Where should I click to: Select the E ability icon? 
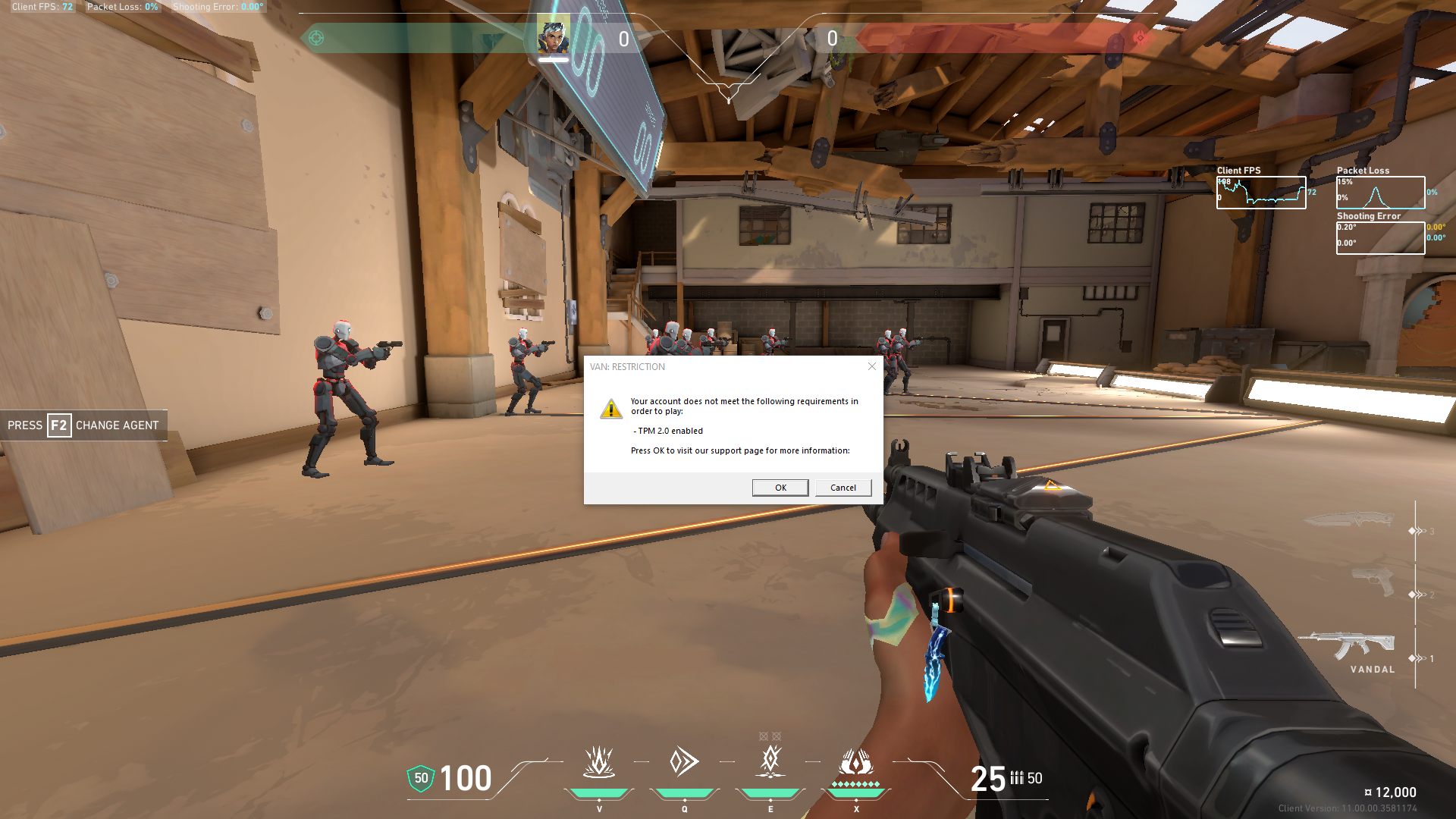click(x=769, y=762)
